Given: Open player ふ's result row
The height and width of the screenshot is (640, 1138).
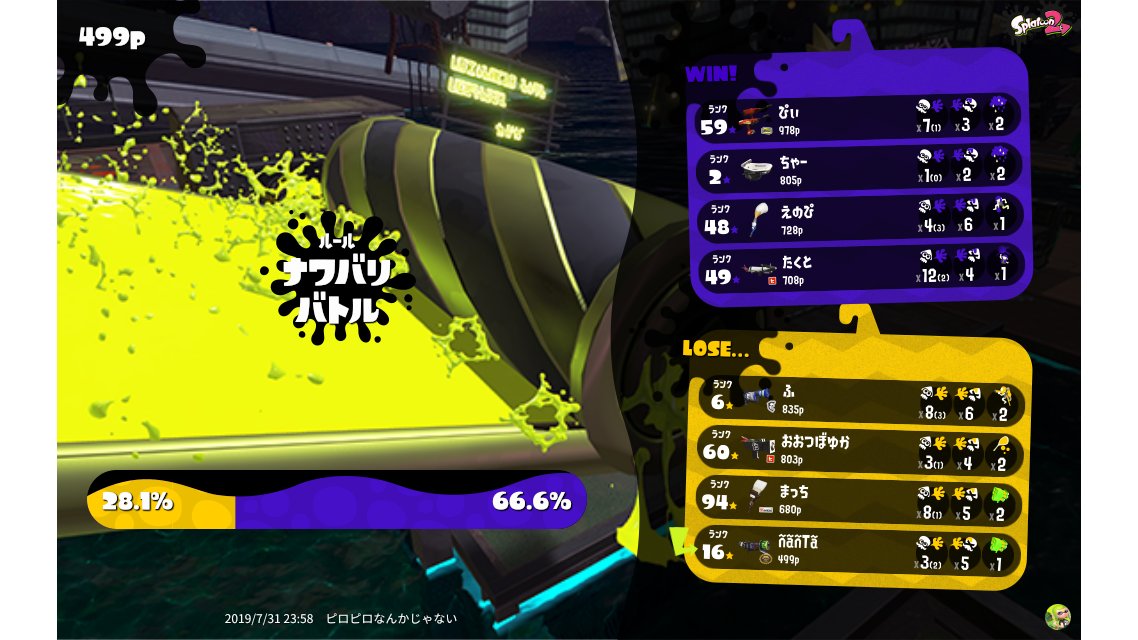Looking at the screenshot, I should click(858, 398).
